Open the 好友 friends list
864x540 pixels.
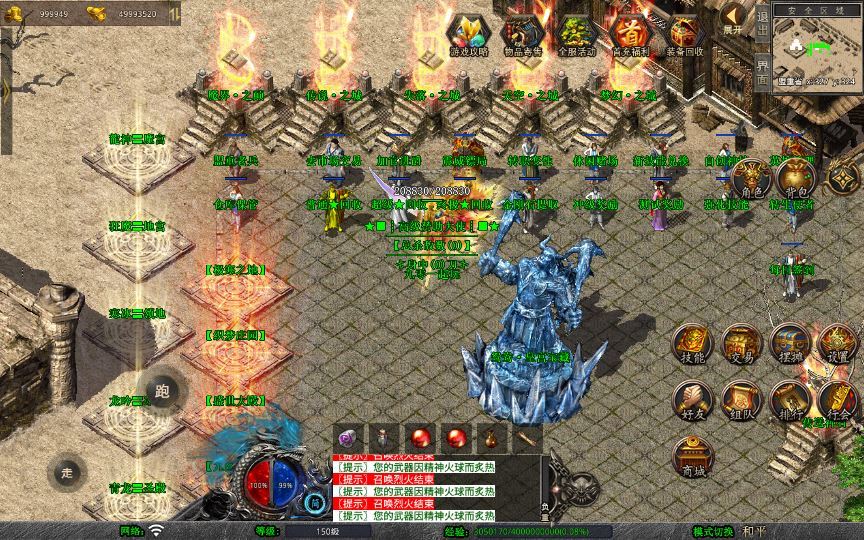pyautogui.click(x=692, y=400)
